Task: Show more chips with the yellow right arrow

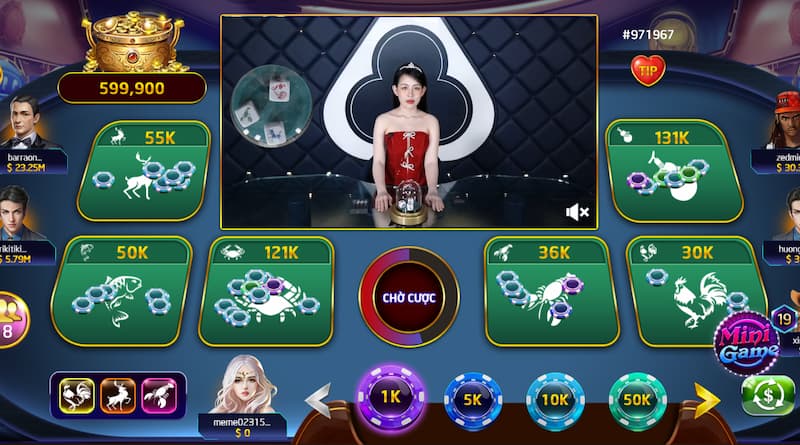Action: point(708,400)
